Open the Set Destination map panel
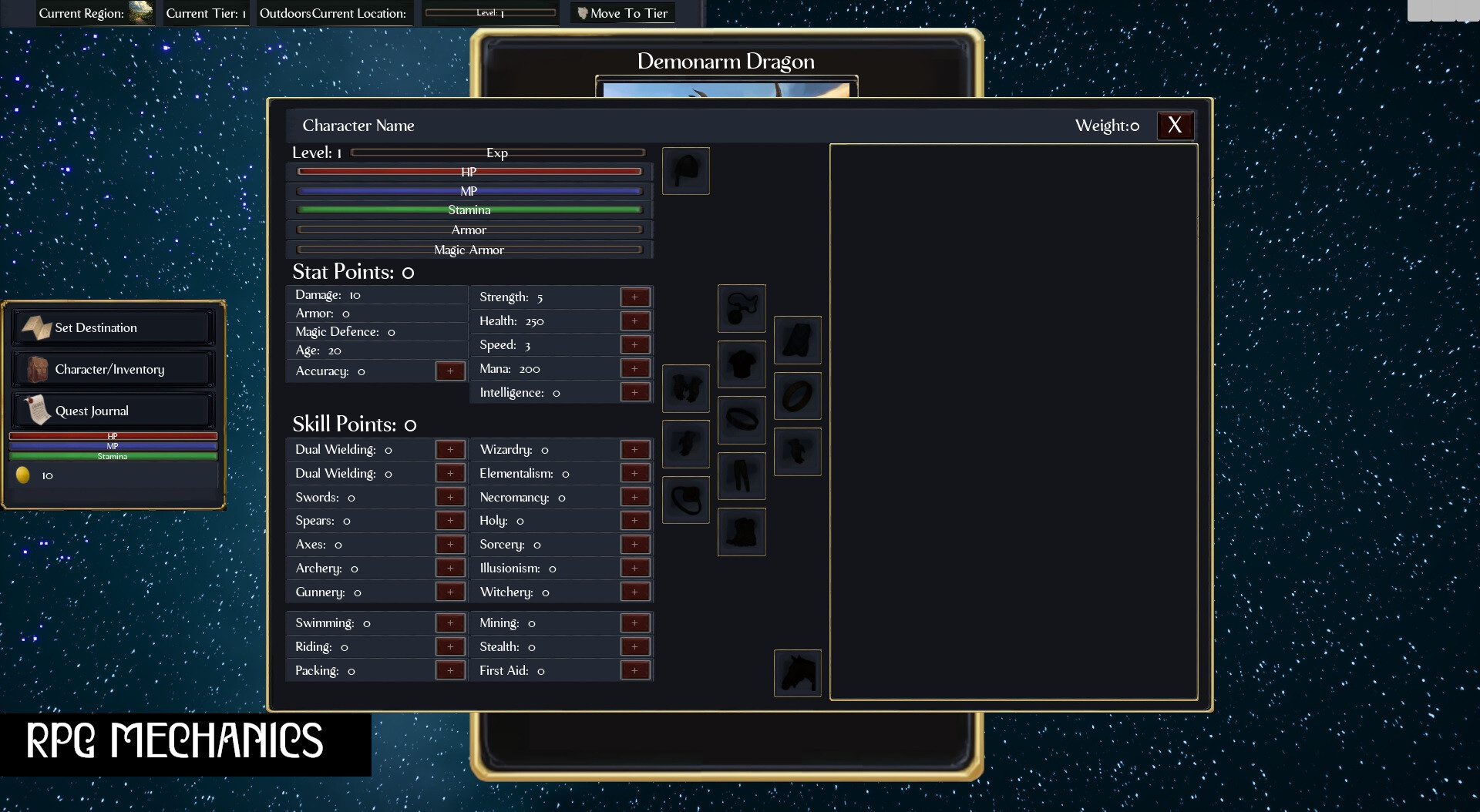The height and width of the screenshot is (812, 1480). point(112,327)
